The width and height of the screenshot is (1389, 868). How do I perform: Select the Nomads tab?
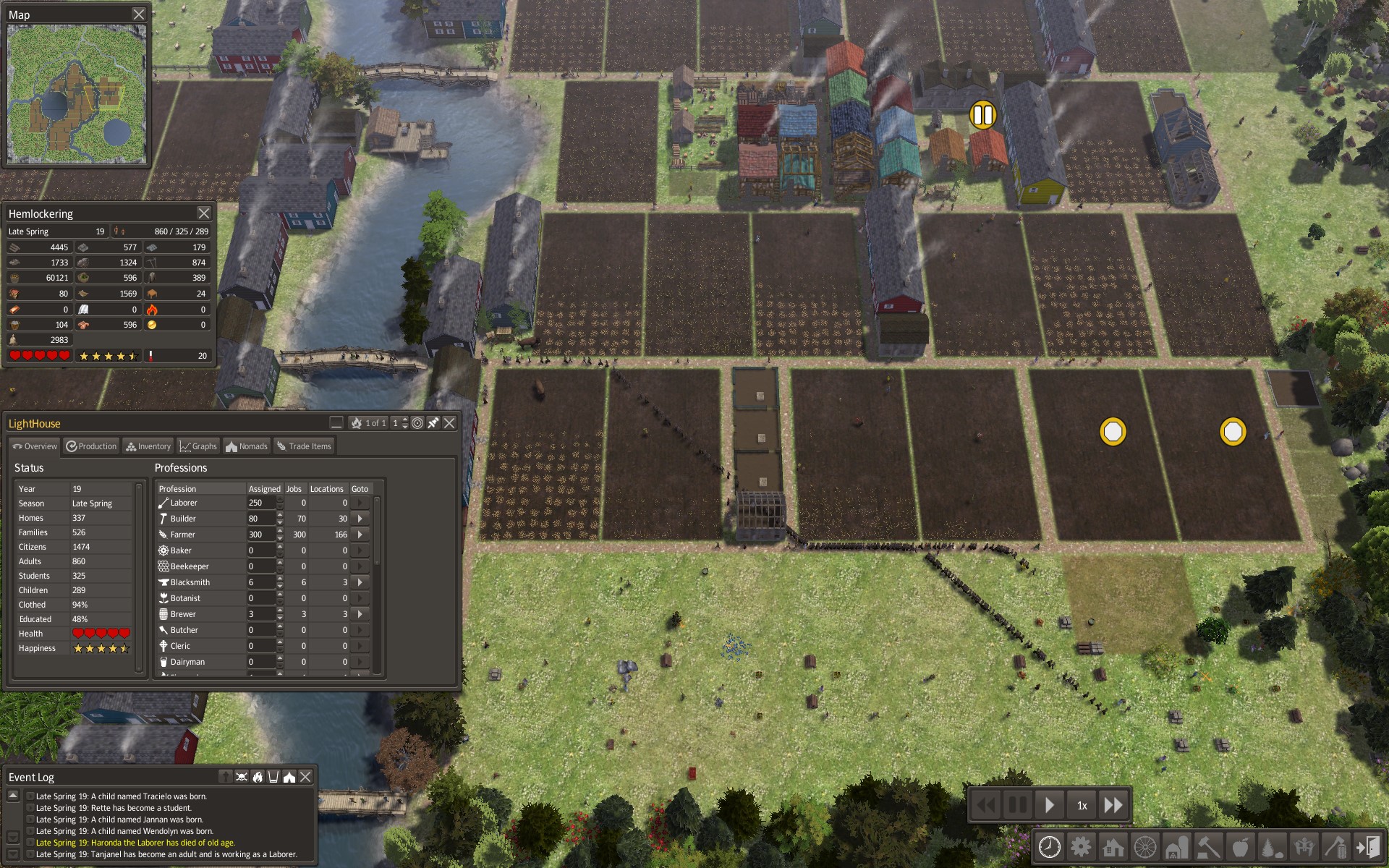(x=247, y=446)
